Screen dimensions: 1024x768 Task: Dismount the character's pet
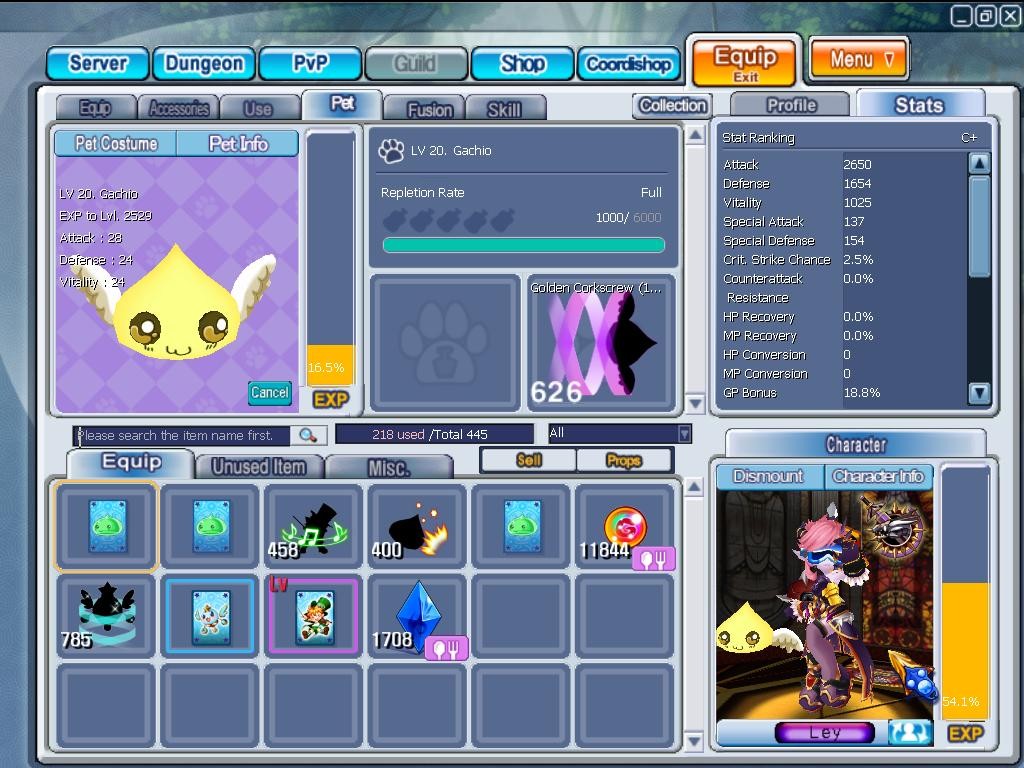(x=768, y=476)
